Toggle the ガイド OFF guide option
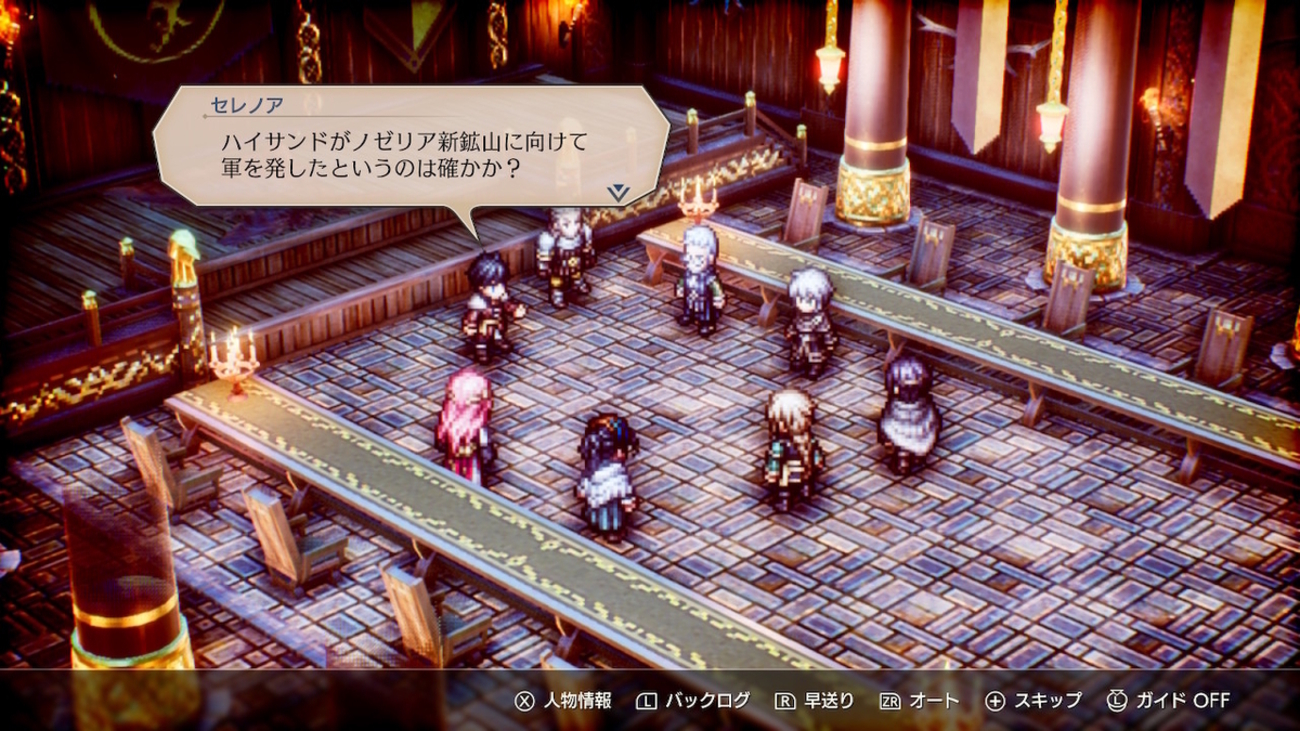Viewport: 1300px width, 731px height. [x=1168, y=701]
